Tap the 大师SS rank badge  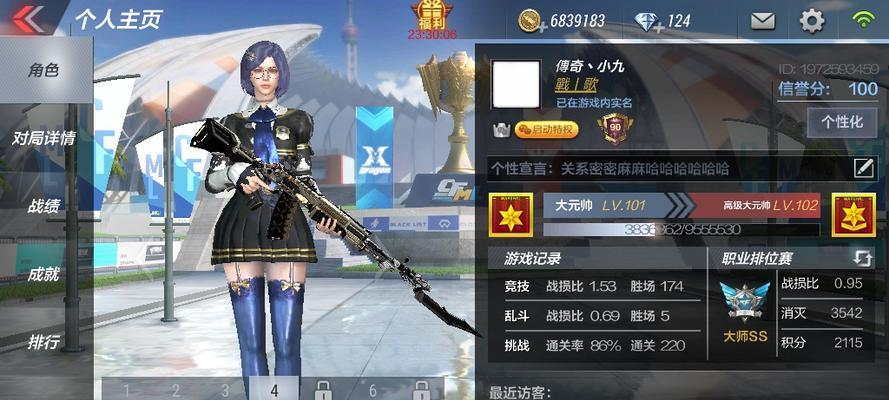[x=745, y=311]
